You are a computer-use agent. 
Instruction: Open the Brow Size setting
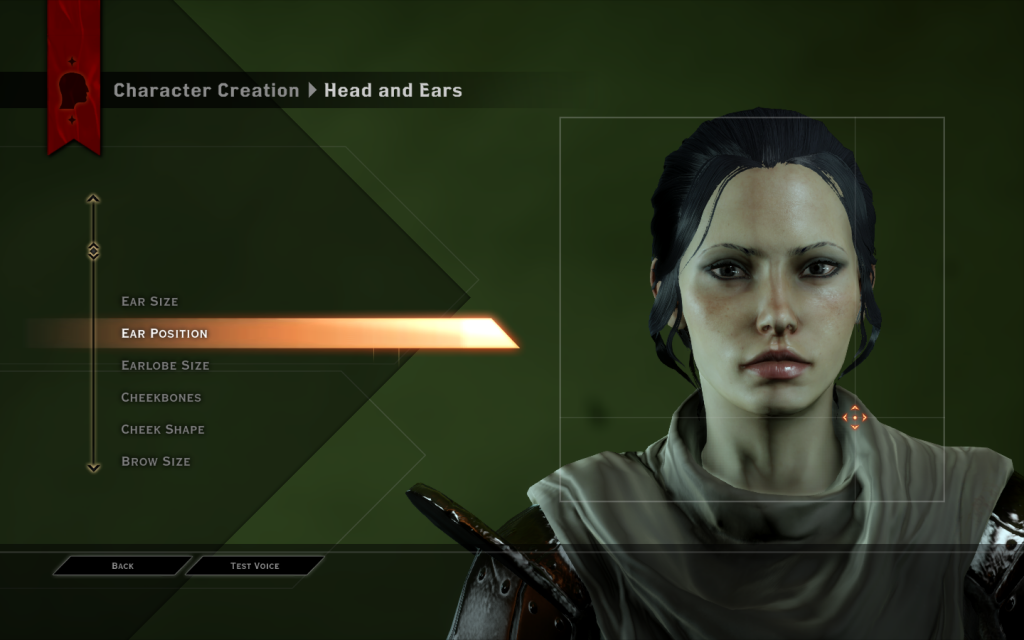156,461
